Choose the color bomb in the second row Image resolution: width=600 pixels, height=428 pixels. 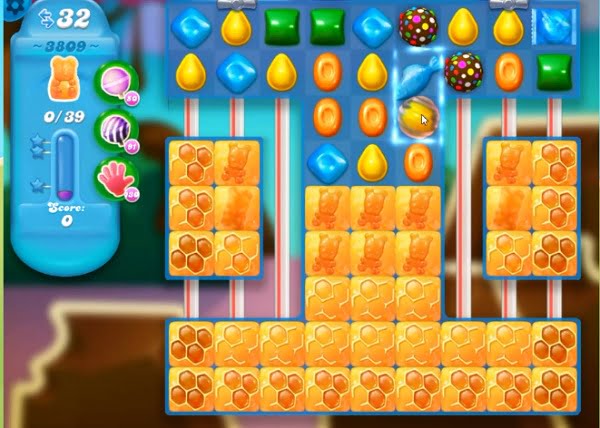point(463,71)
